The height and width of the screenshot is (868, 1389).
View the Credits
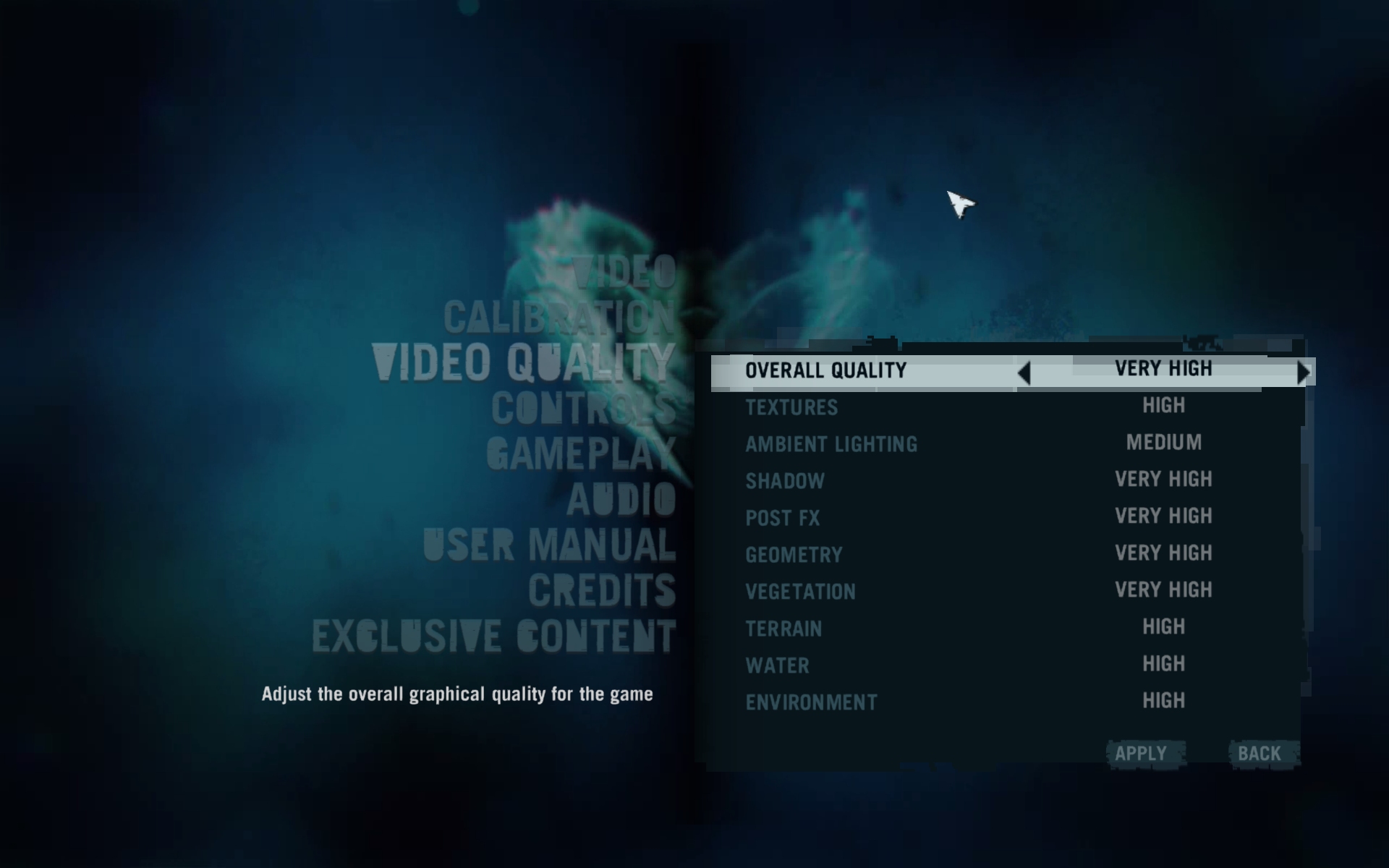[601, 591]
